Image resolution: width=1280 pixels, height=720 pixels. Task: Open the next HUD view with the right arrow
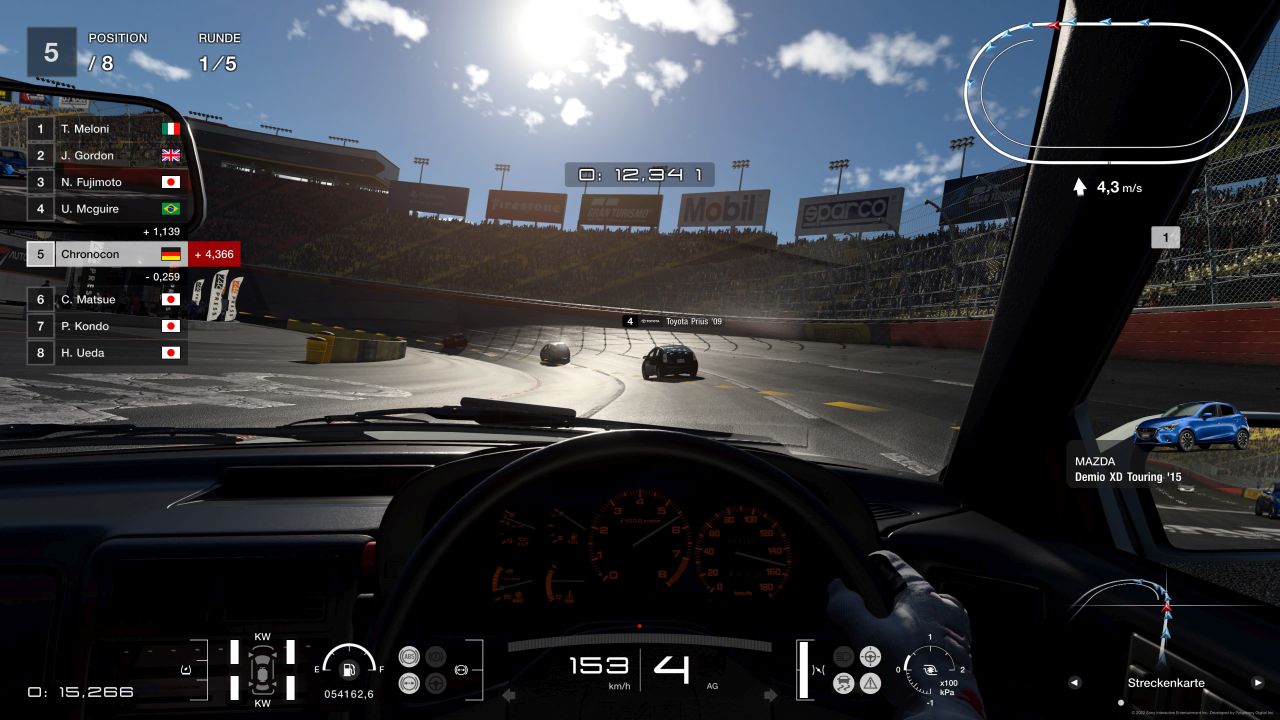[1257, 683]
